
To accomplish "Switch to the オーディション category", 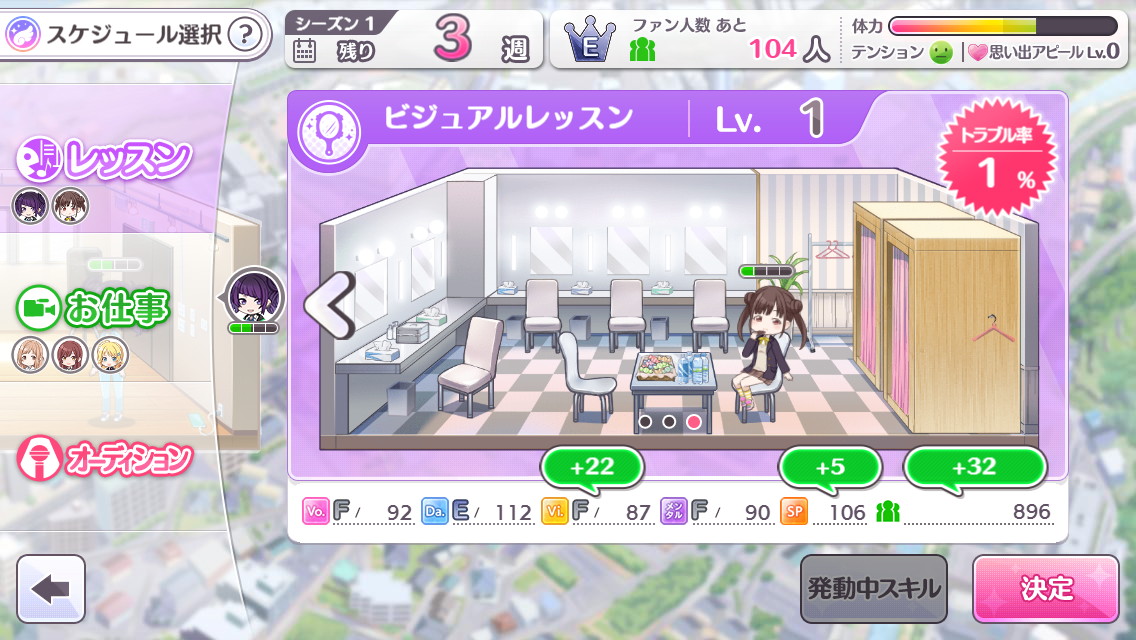I will [x=105, y=459].
